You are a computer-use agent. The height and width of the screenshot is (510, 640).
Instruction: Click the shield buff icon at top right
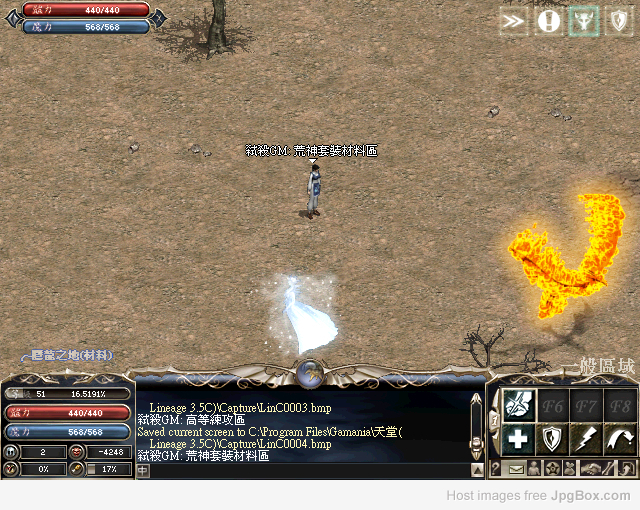[x=618, y=21]
